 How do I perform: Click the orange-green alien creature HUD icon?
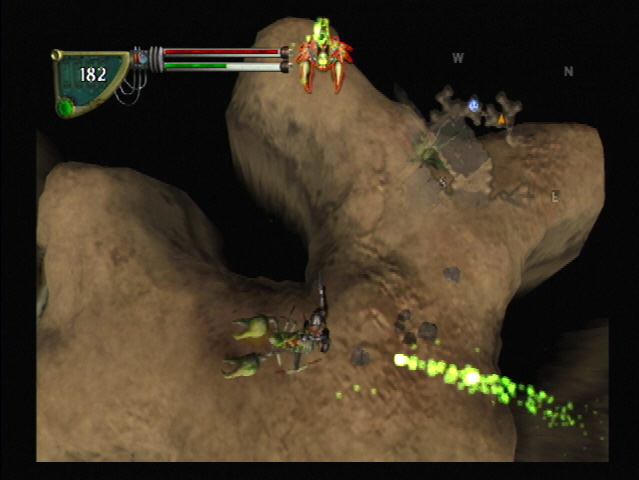click(x=323, y=55)
